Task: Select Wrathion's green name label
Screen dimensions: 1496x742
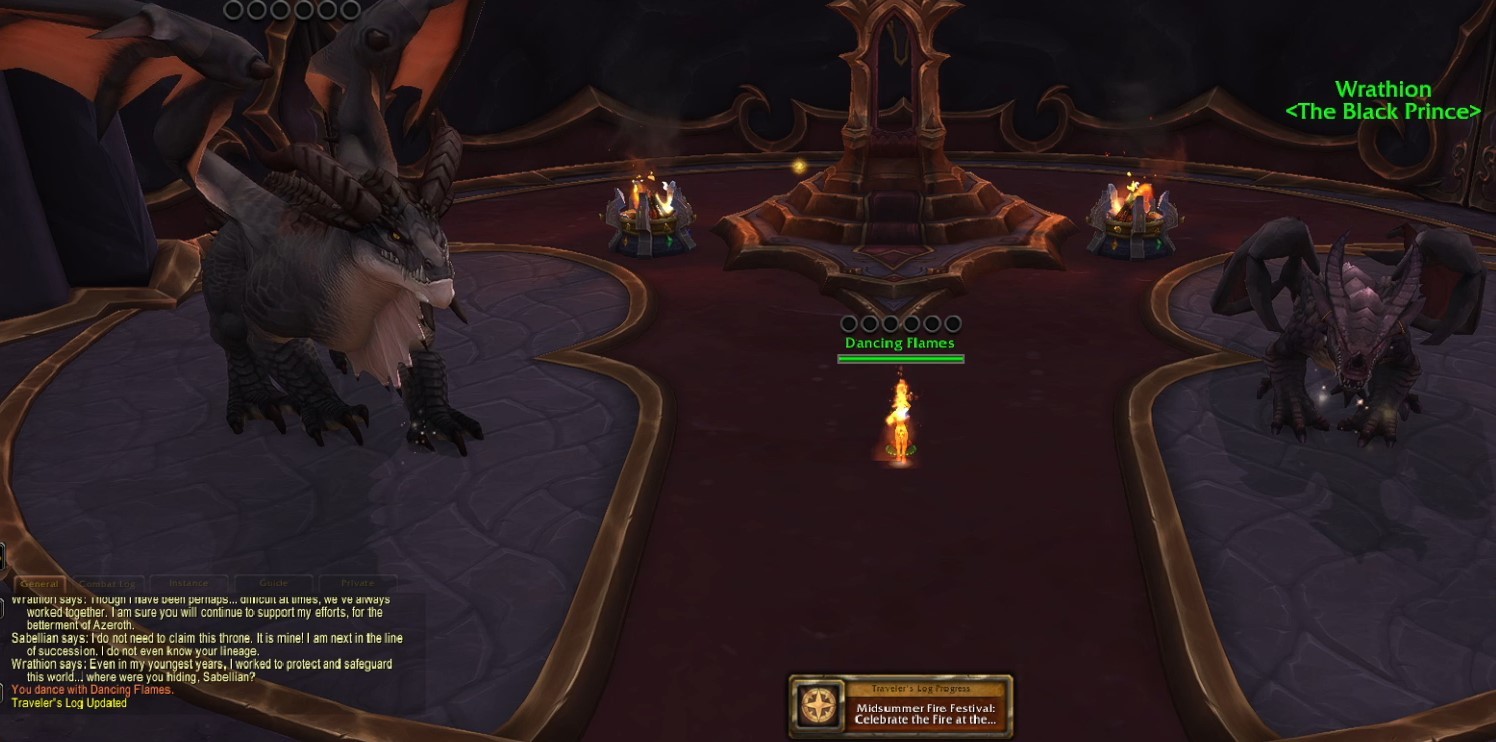Action: [x=1383, y=90]
